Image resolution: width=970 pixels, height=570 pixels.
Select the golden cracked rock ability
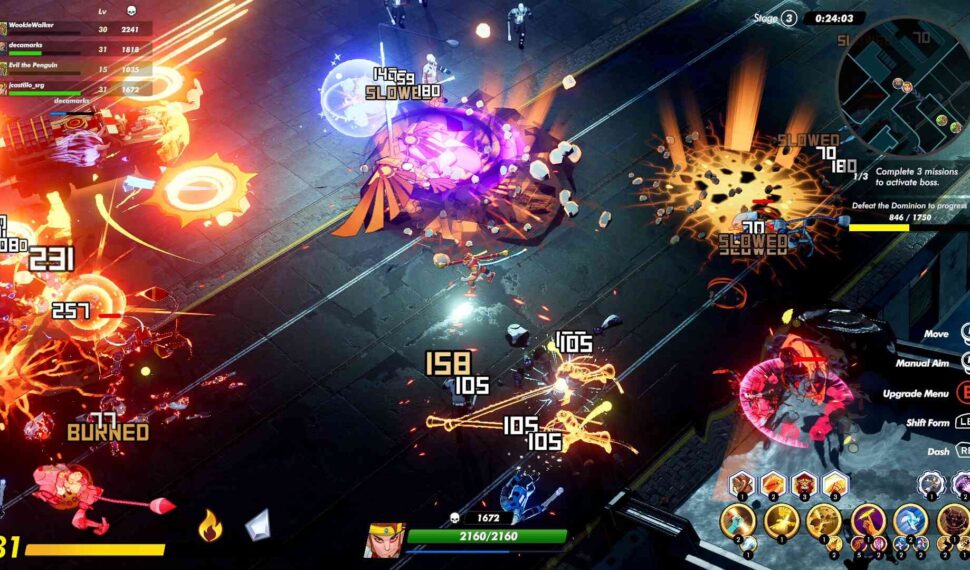[x=825, y=521]
